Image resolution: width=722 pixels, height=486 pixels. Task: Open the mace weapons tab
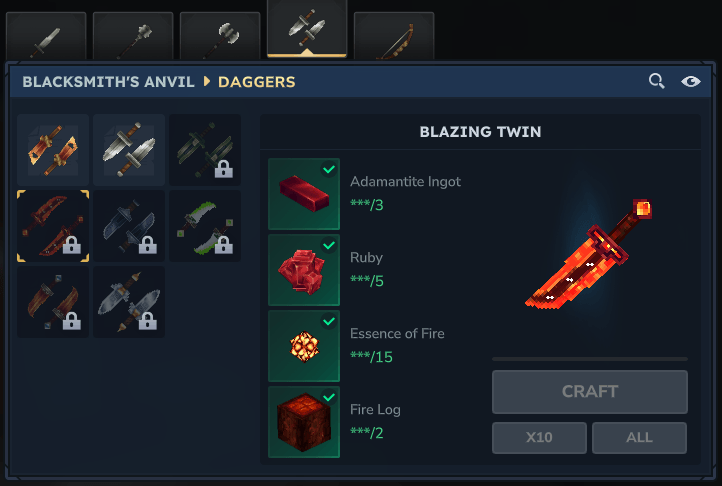(x=133, y=38)
